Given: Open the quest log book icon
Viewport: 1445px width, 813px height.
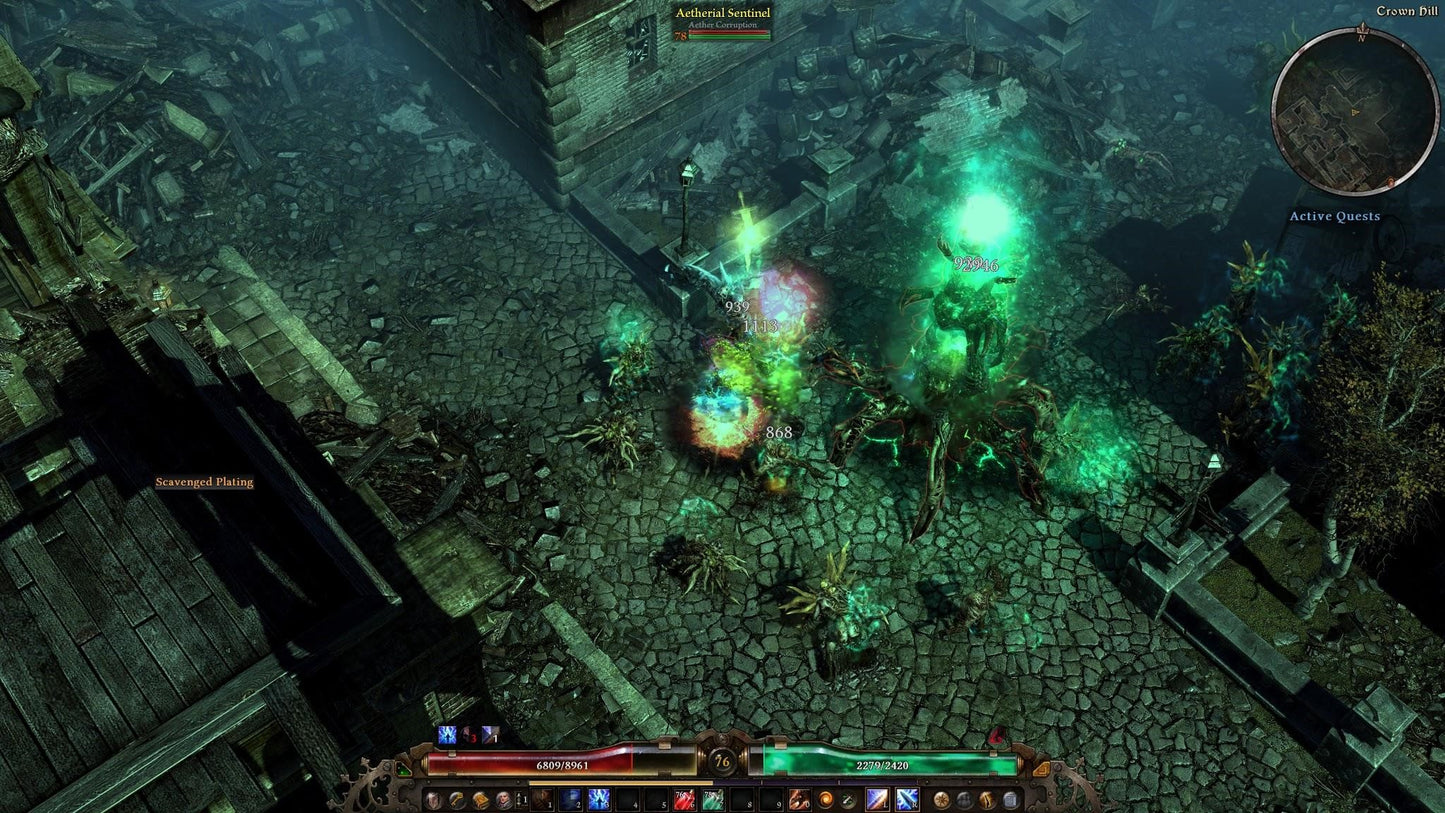Looking at the screenshot, I should click(x=481, y=801).
